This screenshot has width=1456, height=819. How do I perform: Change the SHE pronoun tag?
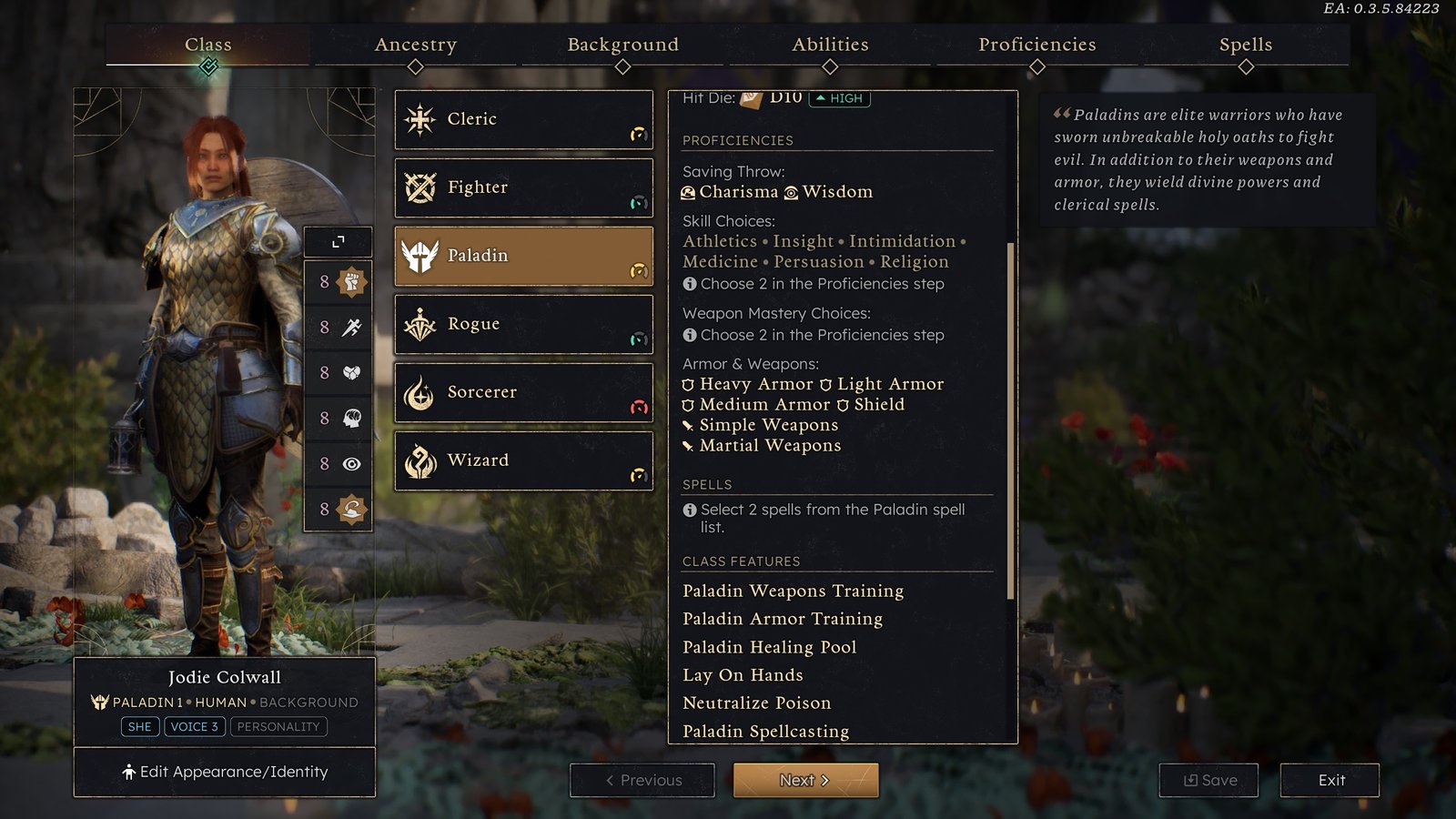140,726
